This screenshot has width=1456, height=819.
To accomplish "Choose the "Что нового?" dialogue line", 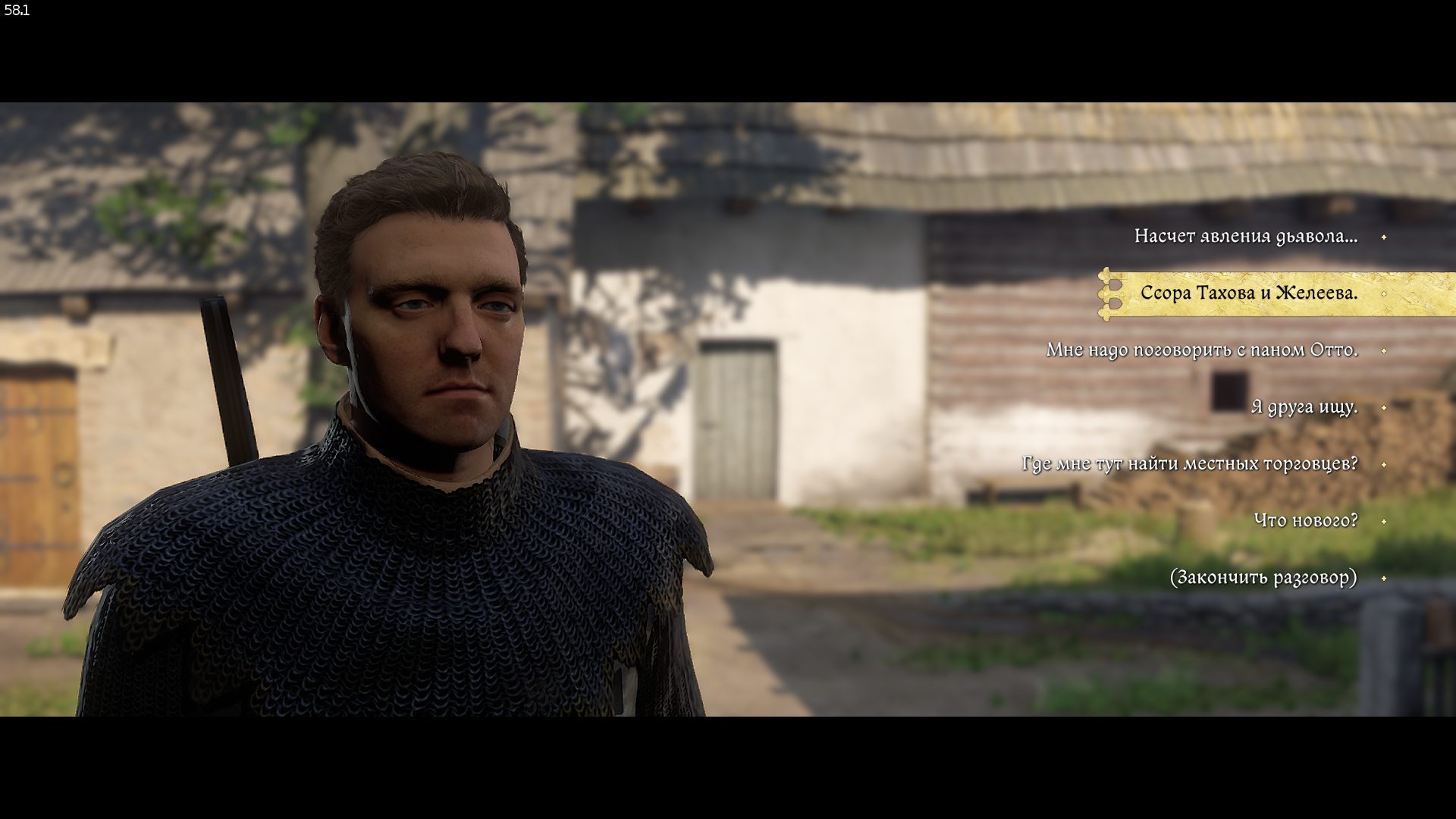I will (1305, 521).
